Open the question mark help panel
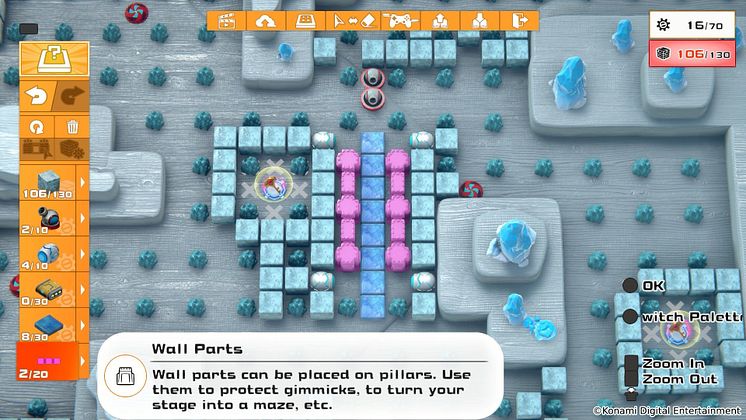 click(x=48, y=59)
